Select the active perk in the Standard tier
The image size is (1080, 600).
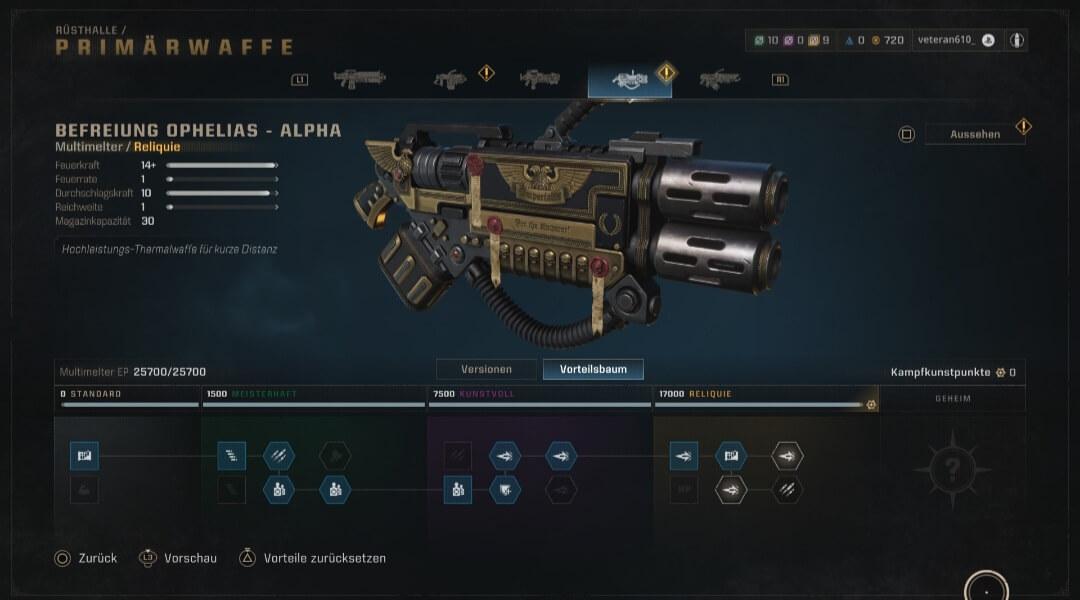pos(84,456)
